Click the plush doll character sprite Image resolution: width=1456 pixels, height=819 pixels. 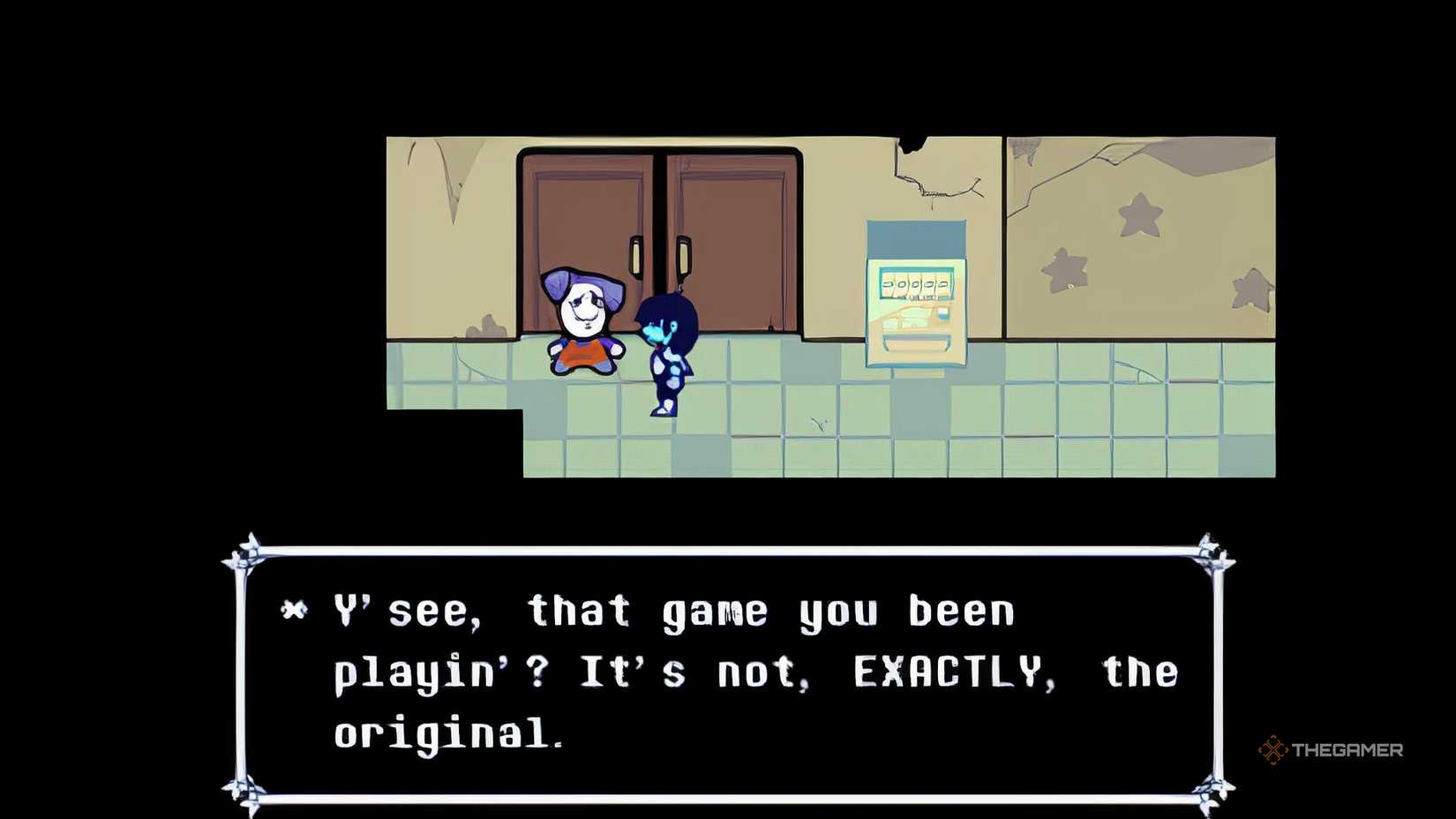click(587, 318)
